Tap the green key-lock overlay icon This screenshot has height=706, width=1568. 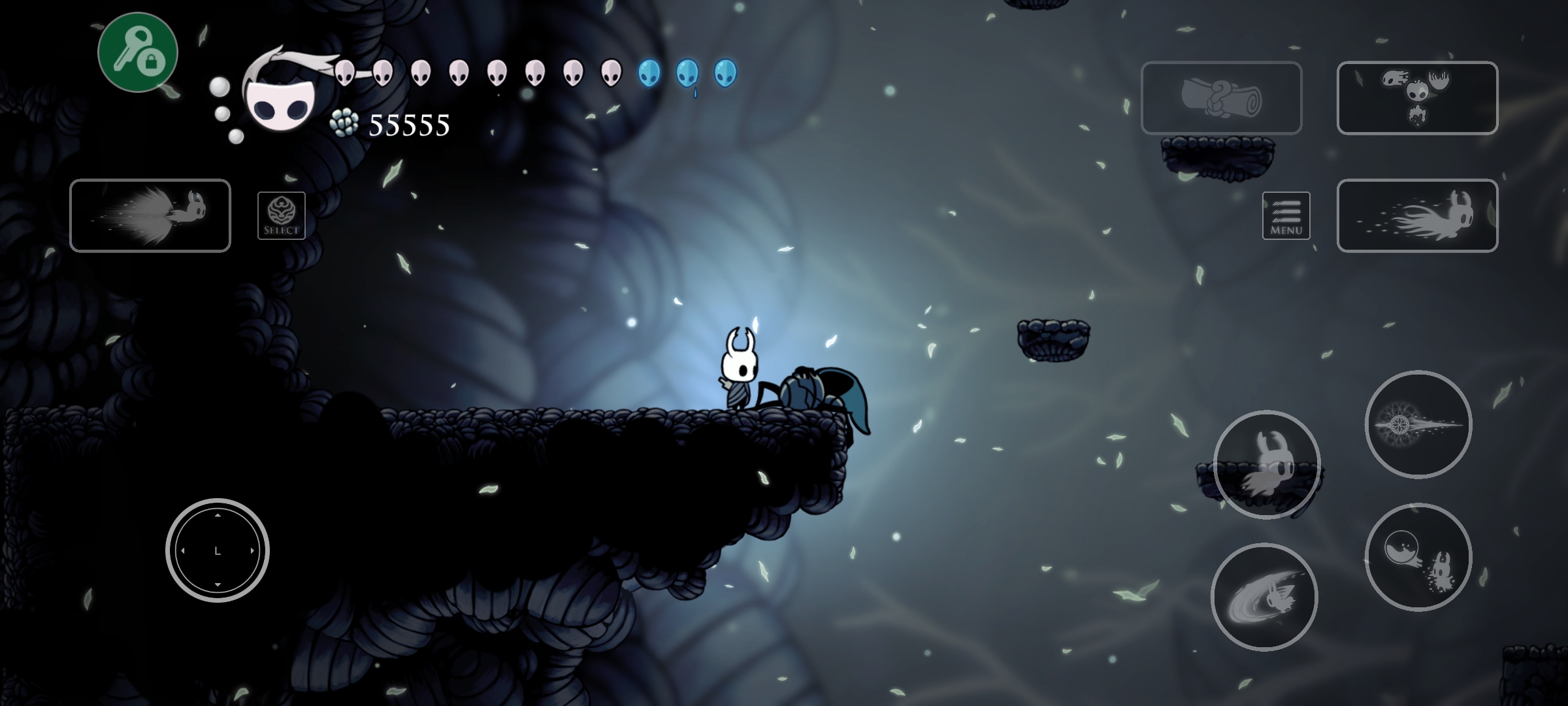(x=138, y=52)
